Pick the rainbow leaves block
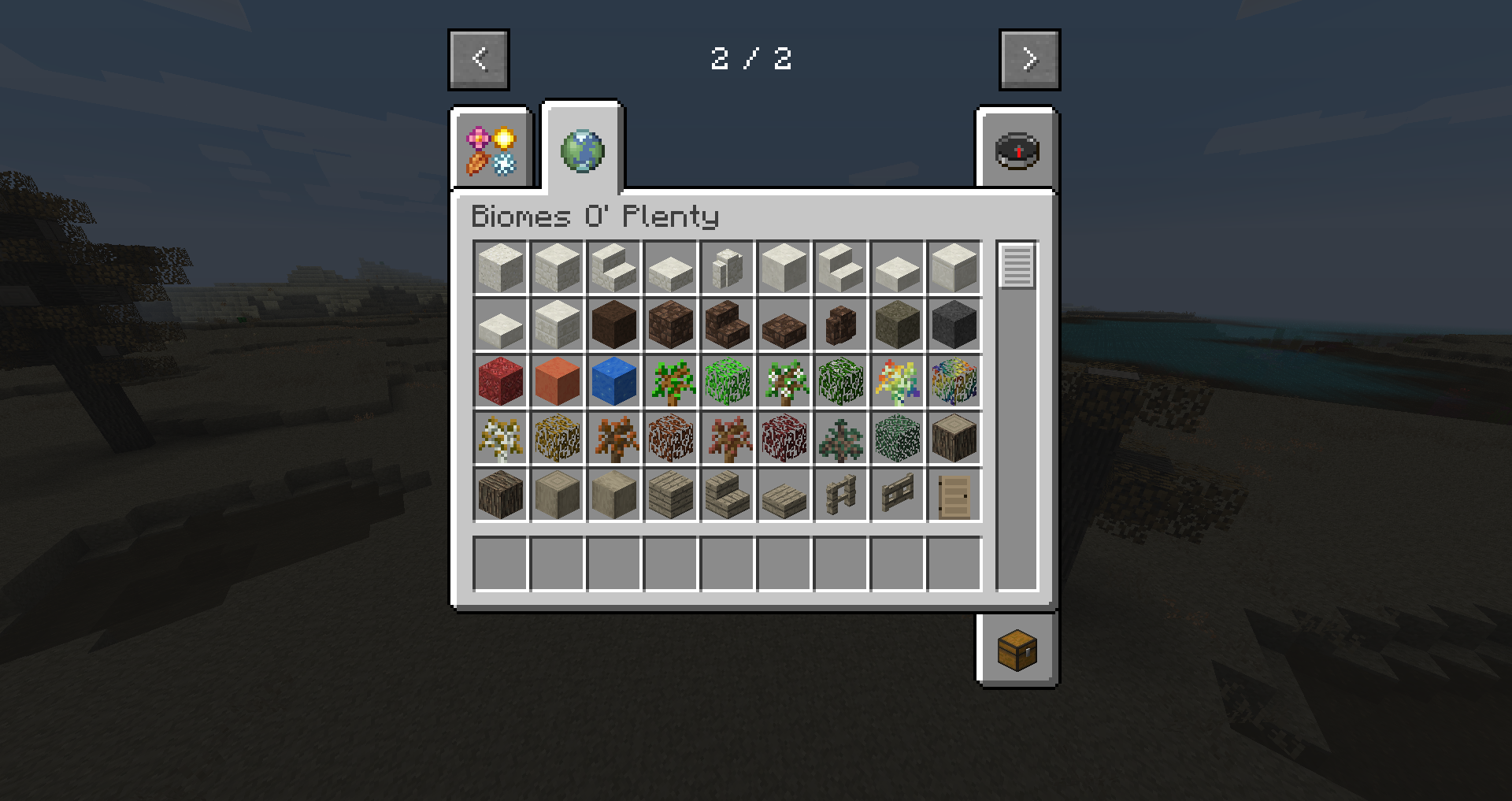Viewport: 1512px width, 801px height. tap(954, 380)
